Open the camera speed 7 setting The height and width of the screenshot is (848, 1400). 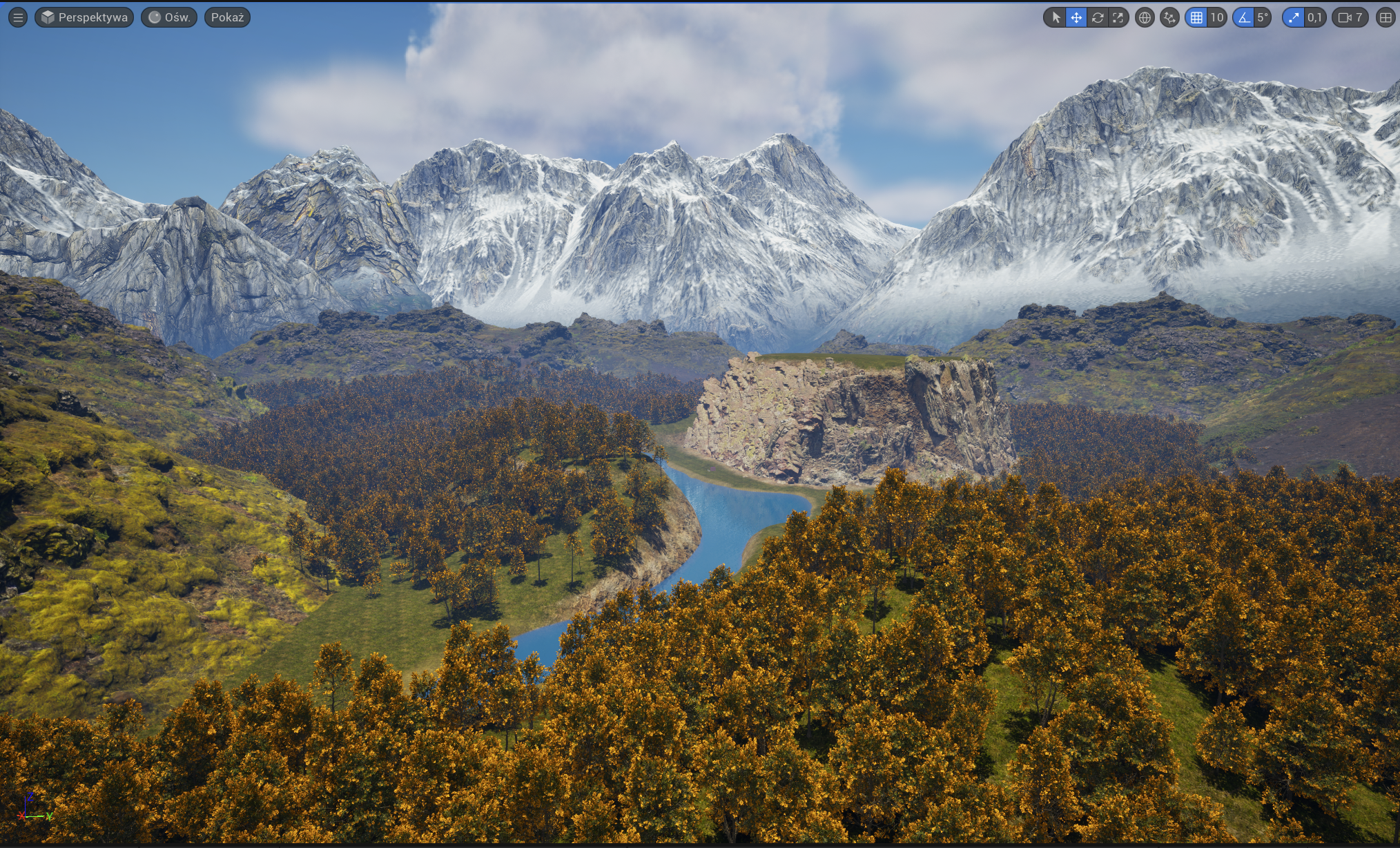pos(1350,17)
